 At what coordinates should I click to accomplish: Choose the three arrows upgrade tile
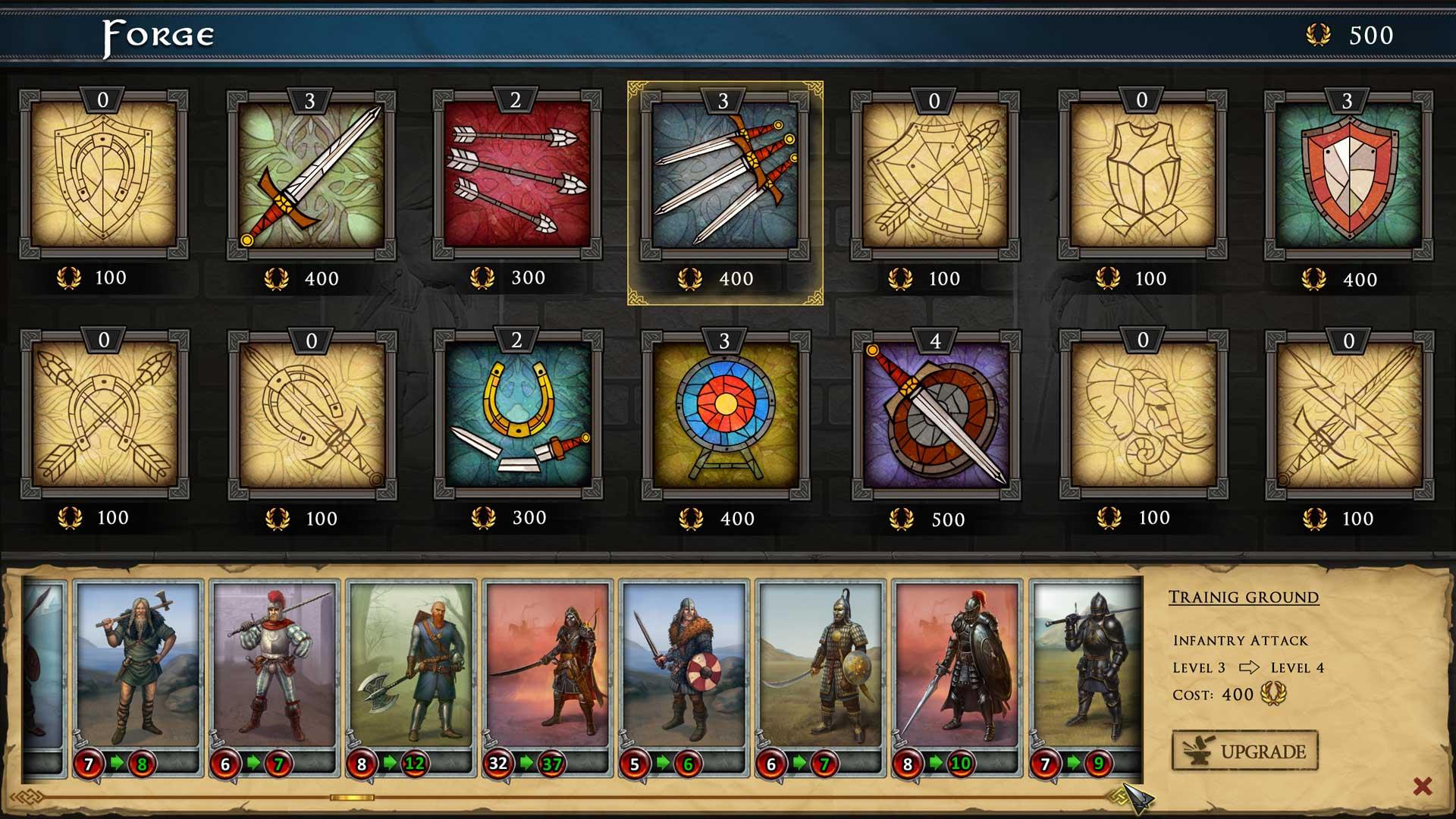point(517,174)
